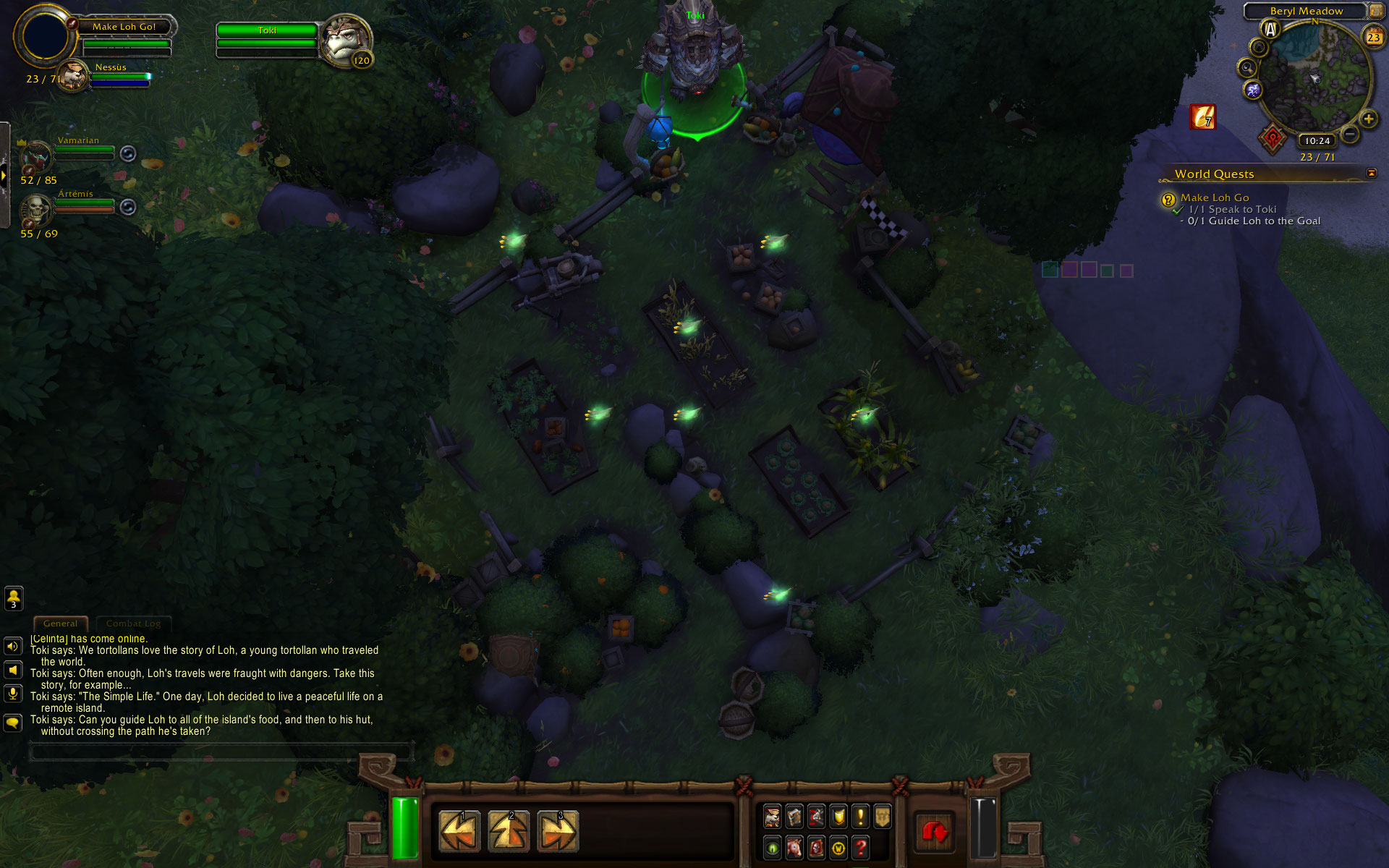Zoom out the minimap with minus button
This screenshot has width=1389, height=868.
pos(1349,134)
